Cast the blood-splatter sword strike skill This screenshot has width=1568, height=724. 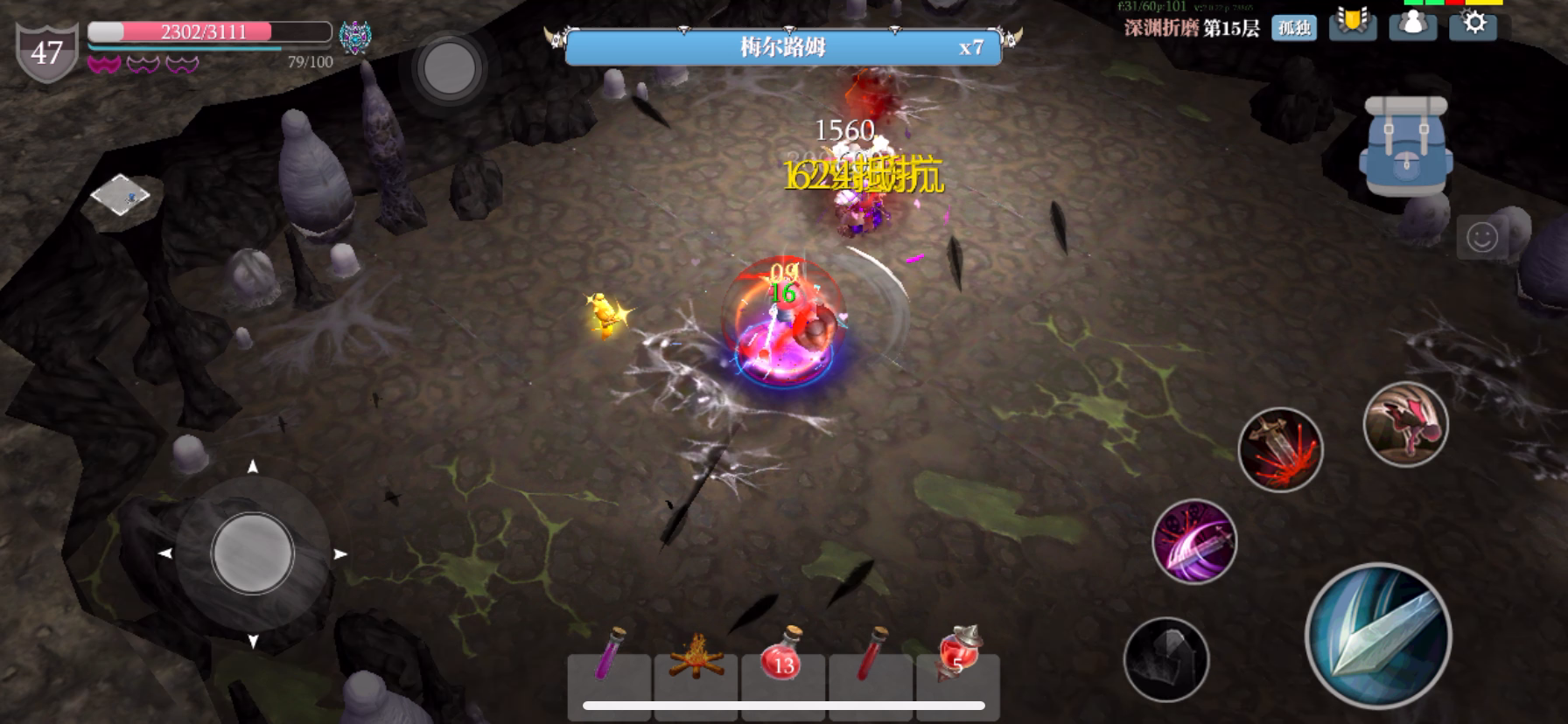point(1280,449)
